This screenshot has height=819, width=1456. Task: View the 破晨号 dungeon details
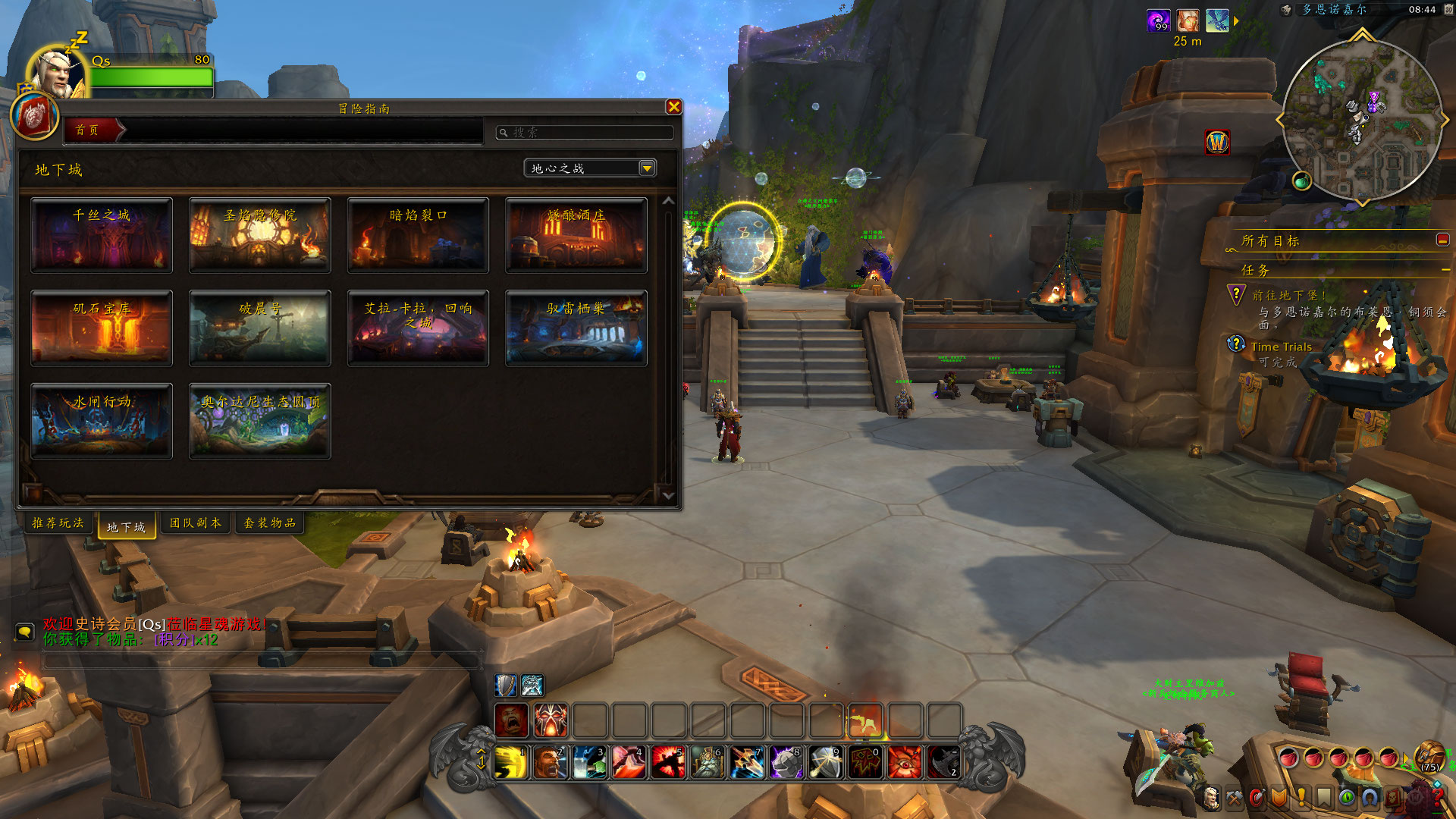click(259, 328)
